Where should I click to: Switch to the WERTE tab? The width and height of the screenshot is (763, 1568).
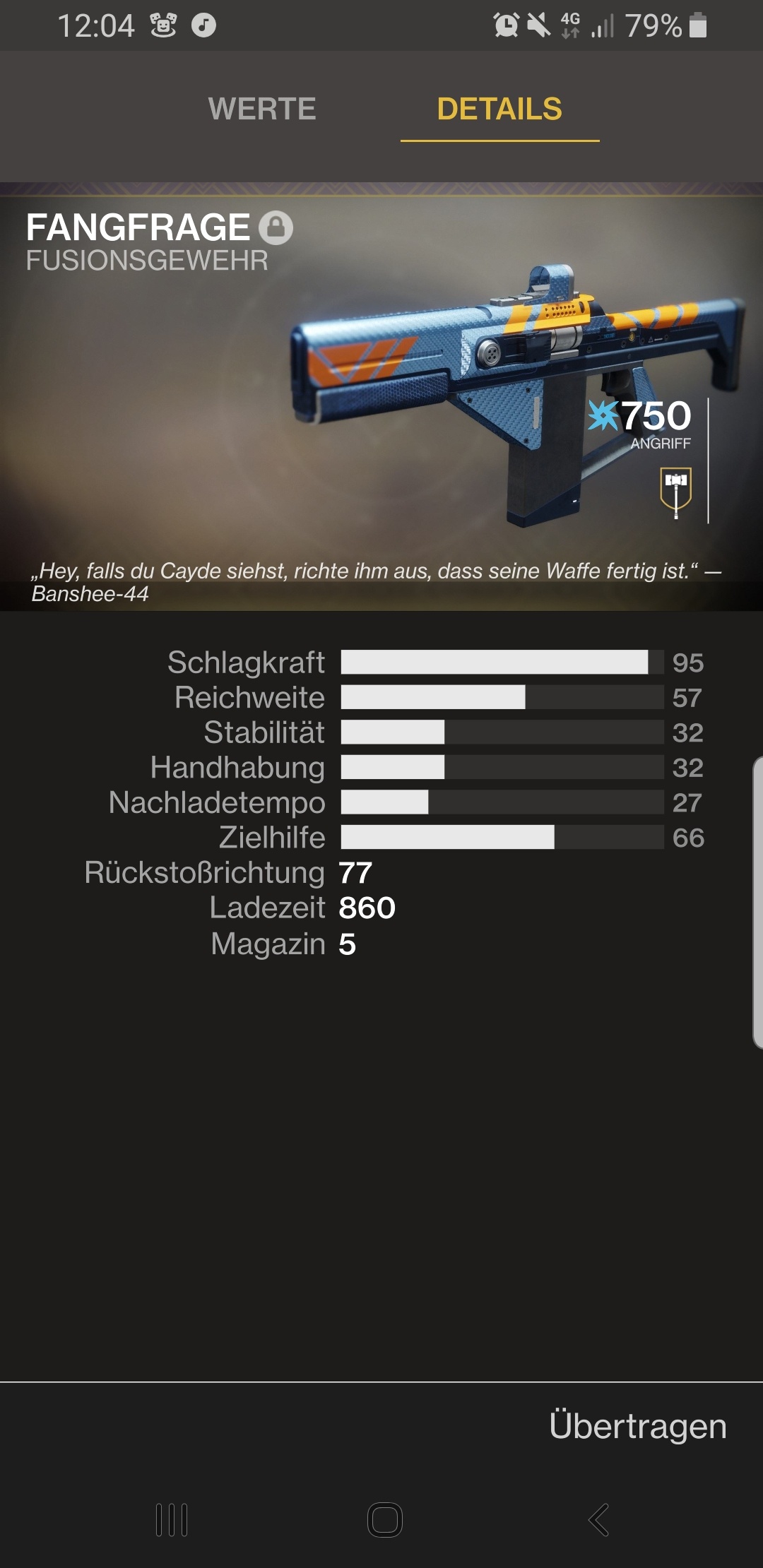coord(262,109)
